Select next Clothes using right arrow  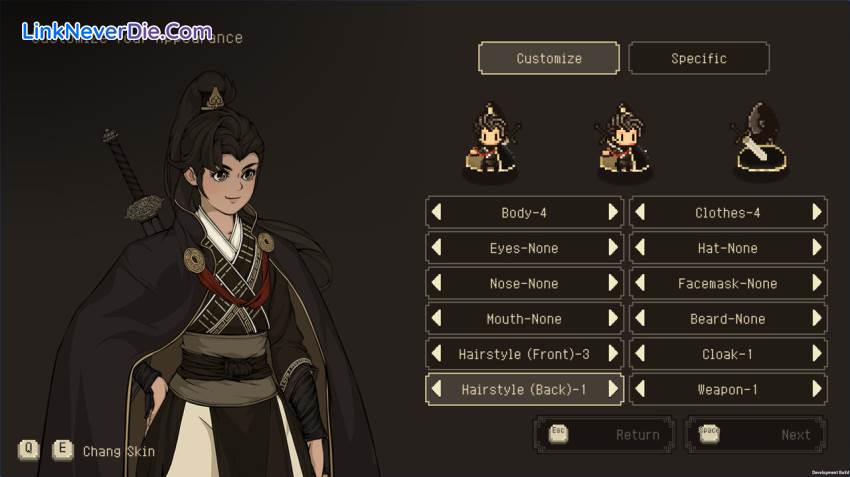[816, 212]
